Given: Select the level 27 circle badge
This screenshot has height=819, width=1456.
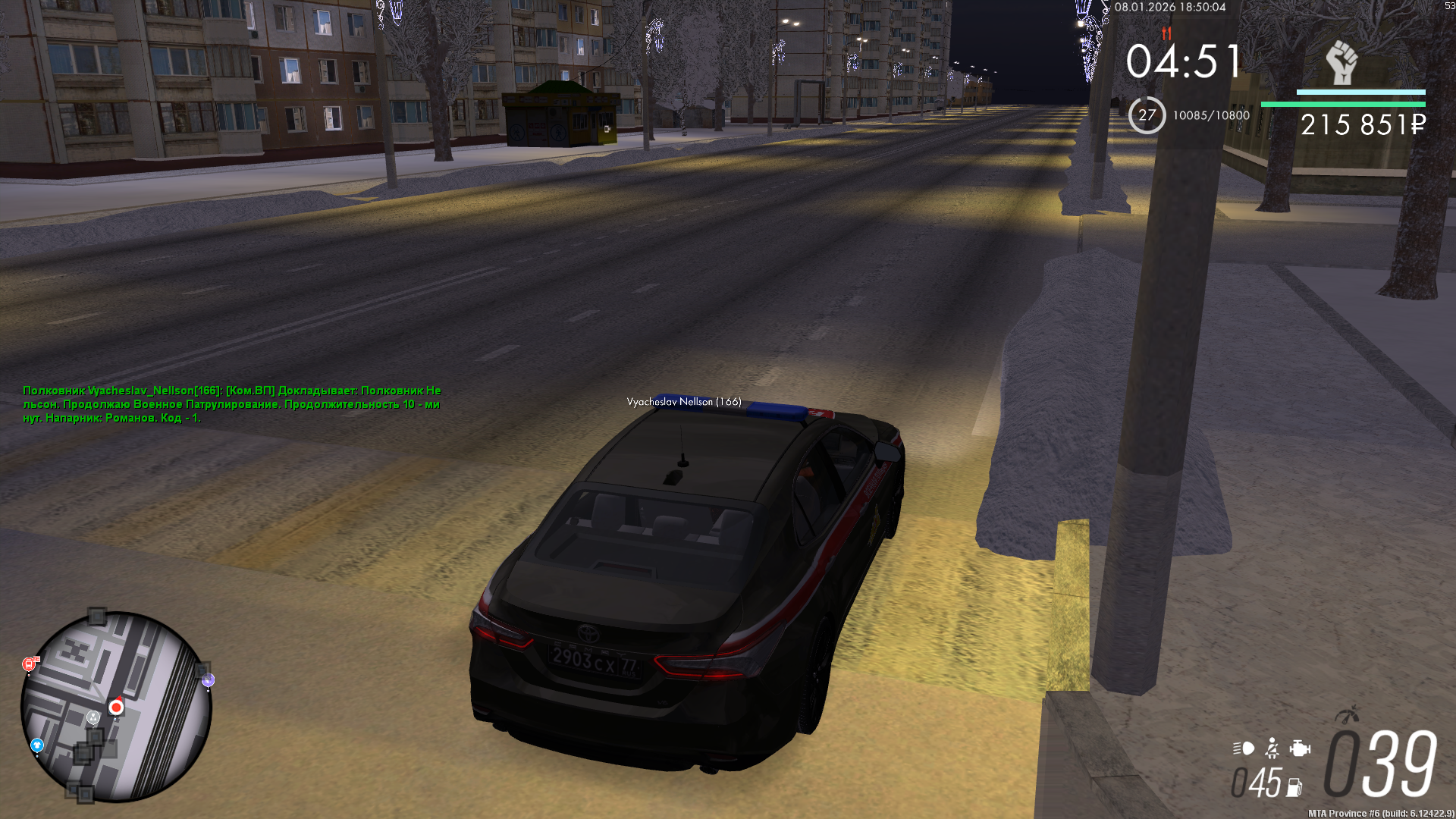Looking at the screenshot, I should point(1147,115).
